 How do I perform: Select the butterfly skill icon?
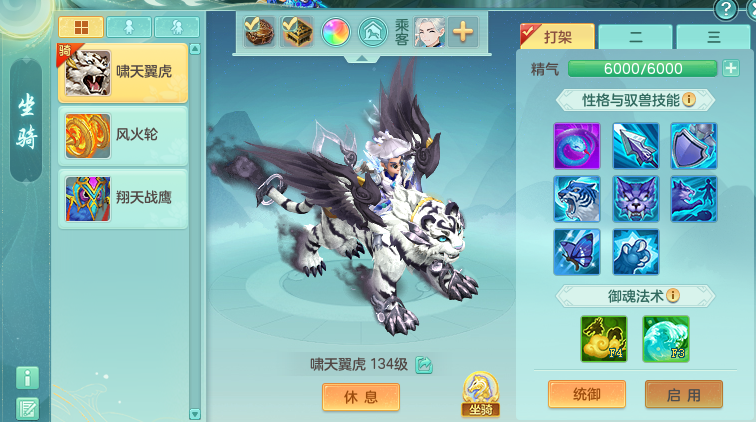tap(577, 252)
